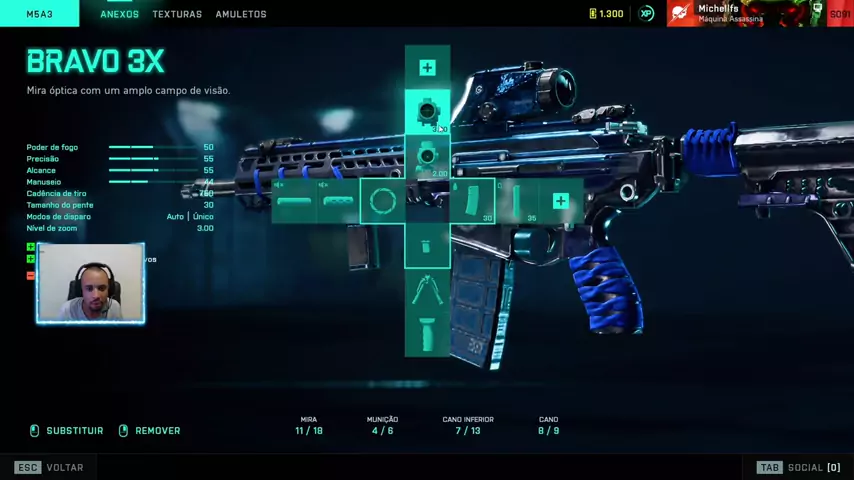Pick the 35-round magazine attachment
This screenshot has height=480, width=854.
(517, 202)
